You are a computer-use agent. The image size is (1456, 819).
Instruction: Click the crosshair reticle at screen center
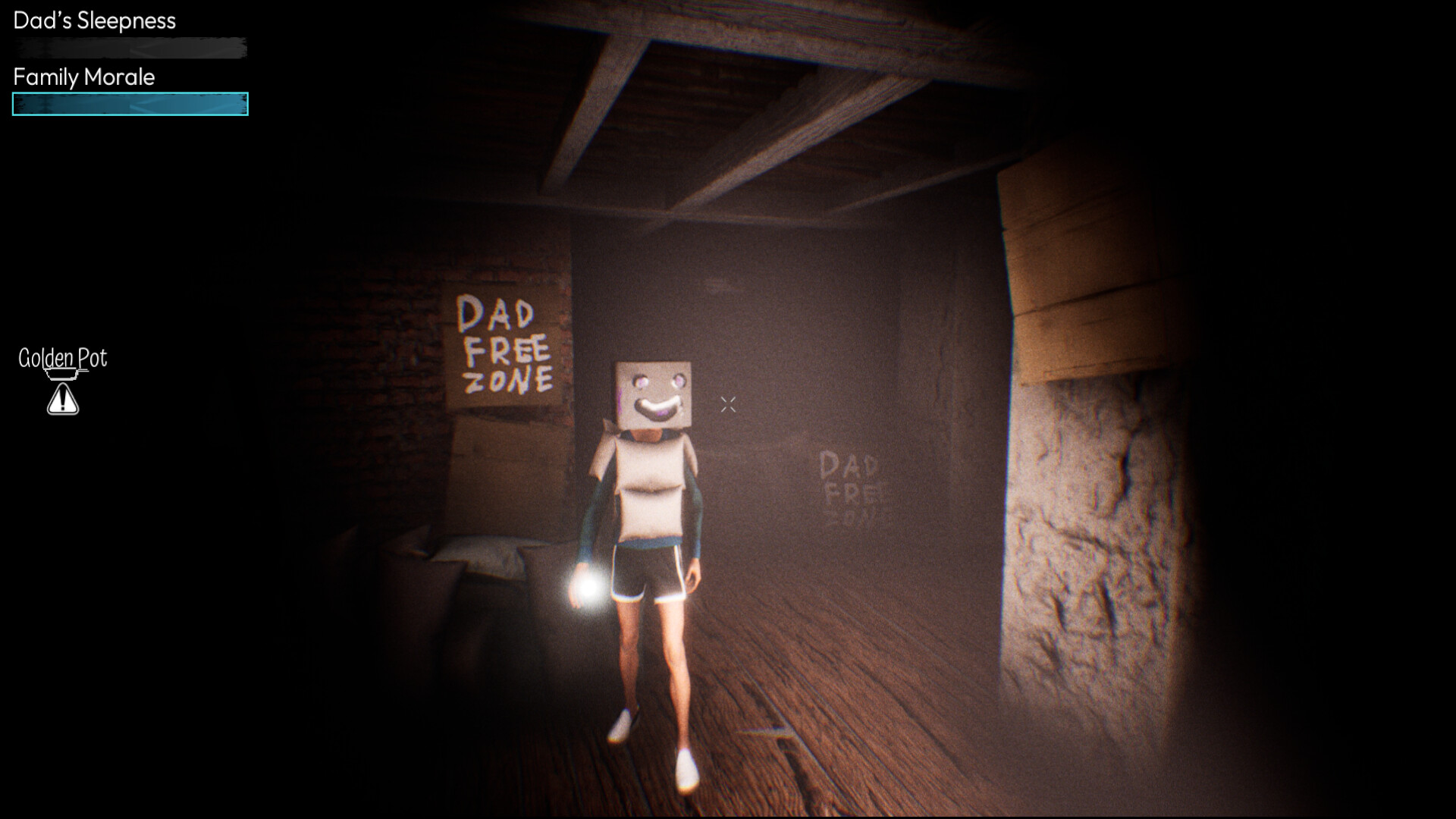728,404
